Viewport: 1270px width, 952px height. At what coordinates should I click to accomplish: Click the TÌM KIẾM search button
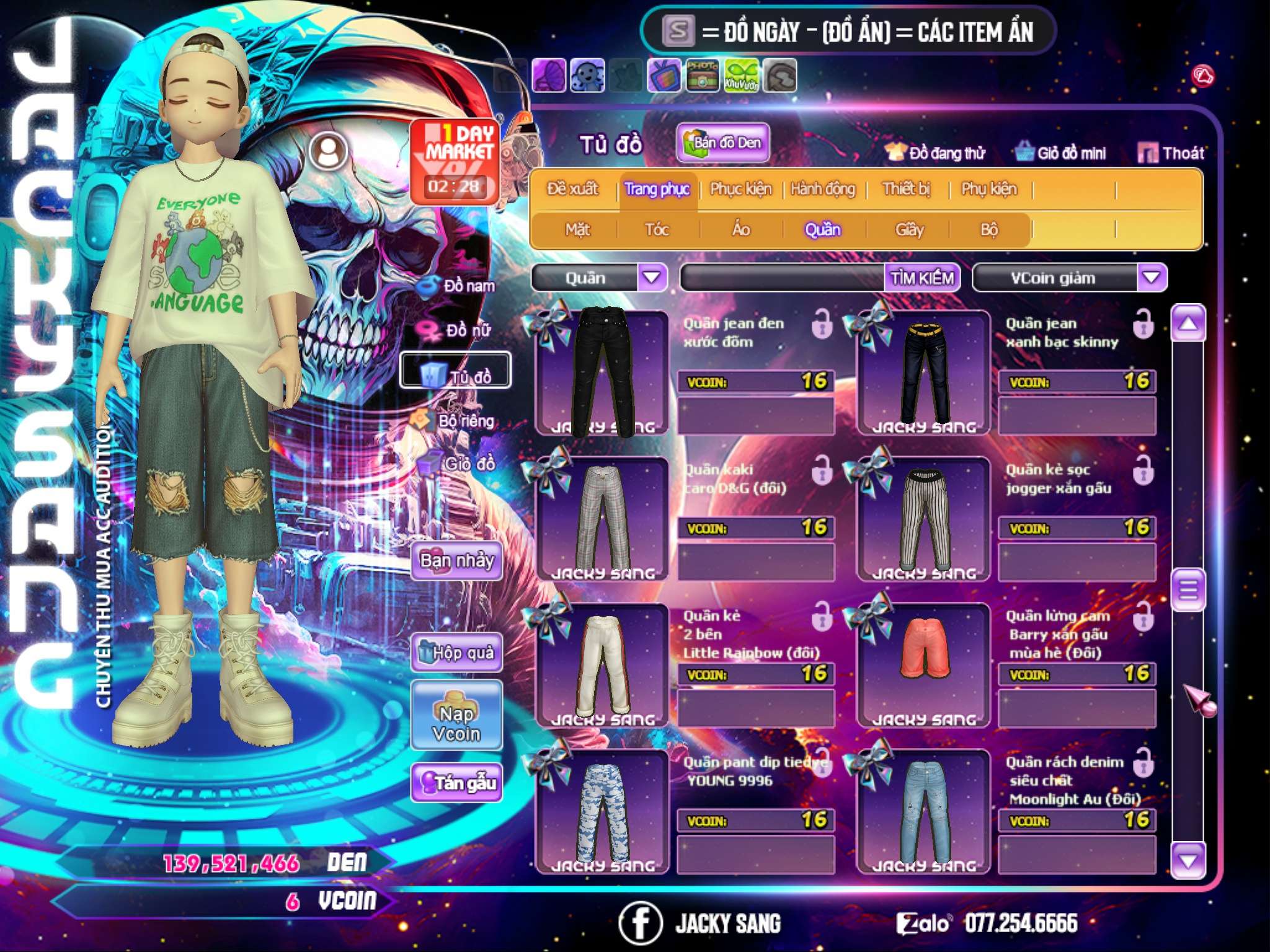click(921, 278)
